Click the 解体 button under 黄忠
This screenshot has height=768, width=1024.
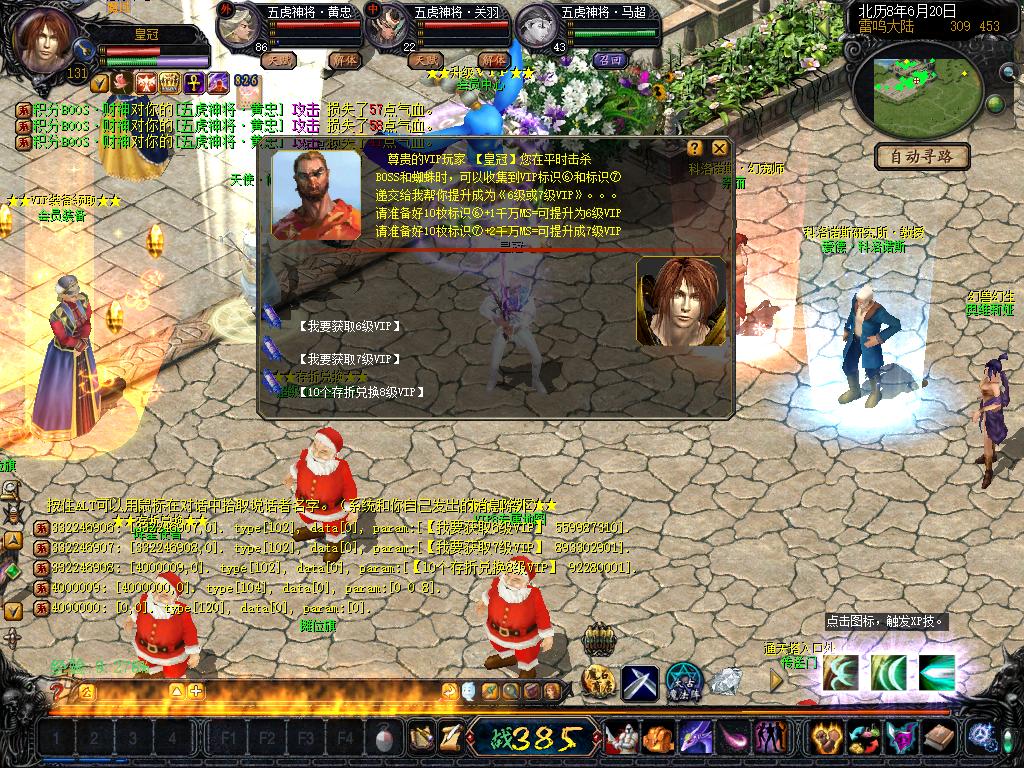coord(345,60)
